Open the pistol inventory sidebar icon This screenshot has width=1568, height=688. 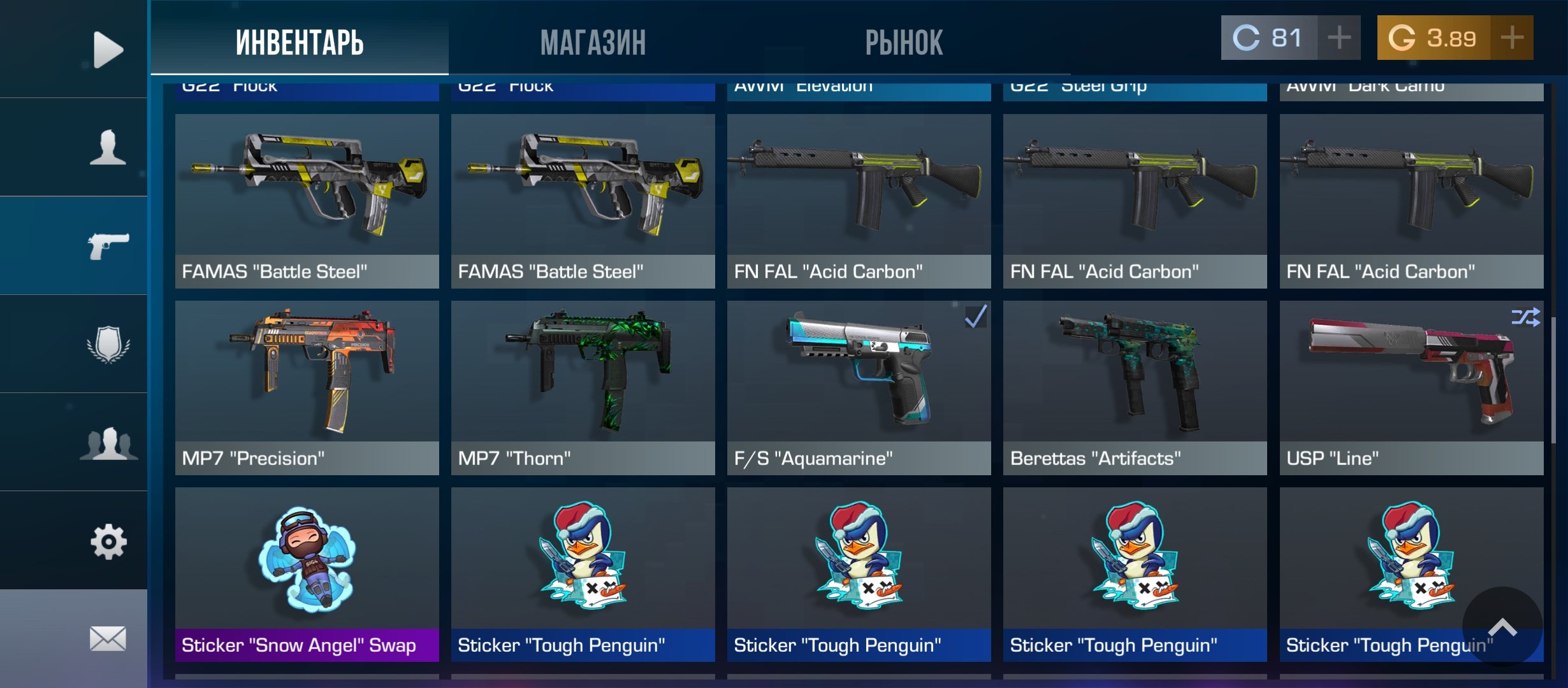point(107,245)
